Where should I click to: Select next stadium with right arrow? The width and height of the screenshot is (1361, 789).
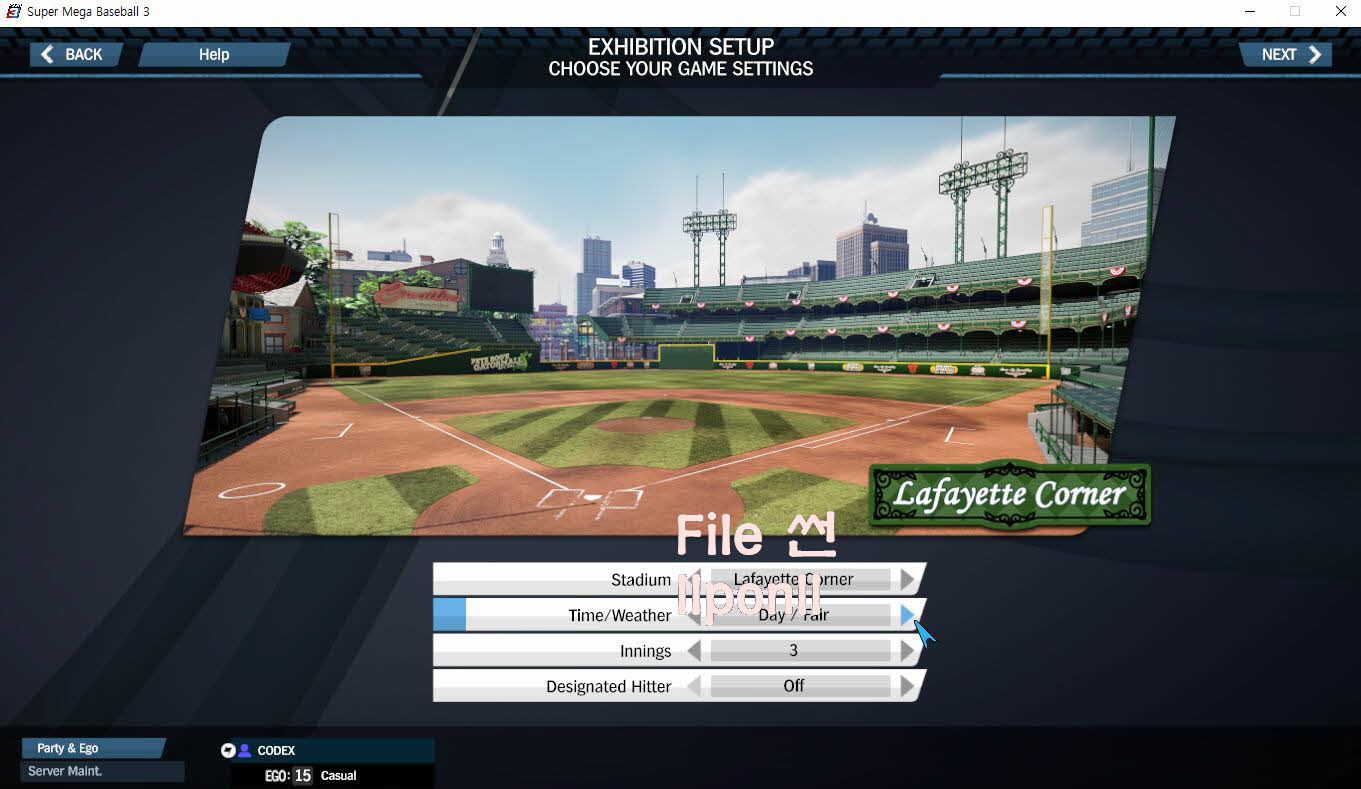(x=906, y=580)
